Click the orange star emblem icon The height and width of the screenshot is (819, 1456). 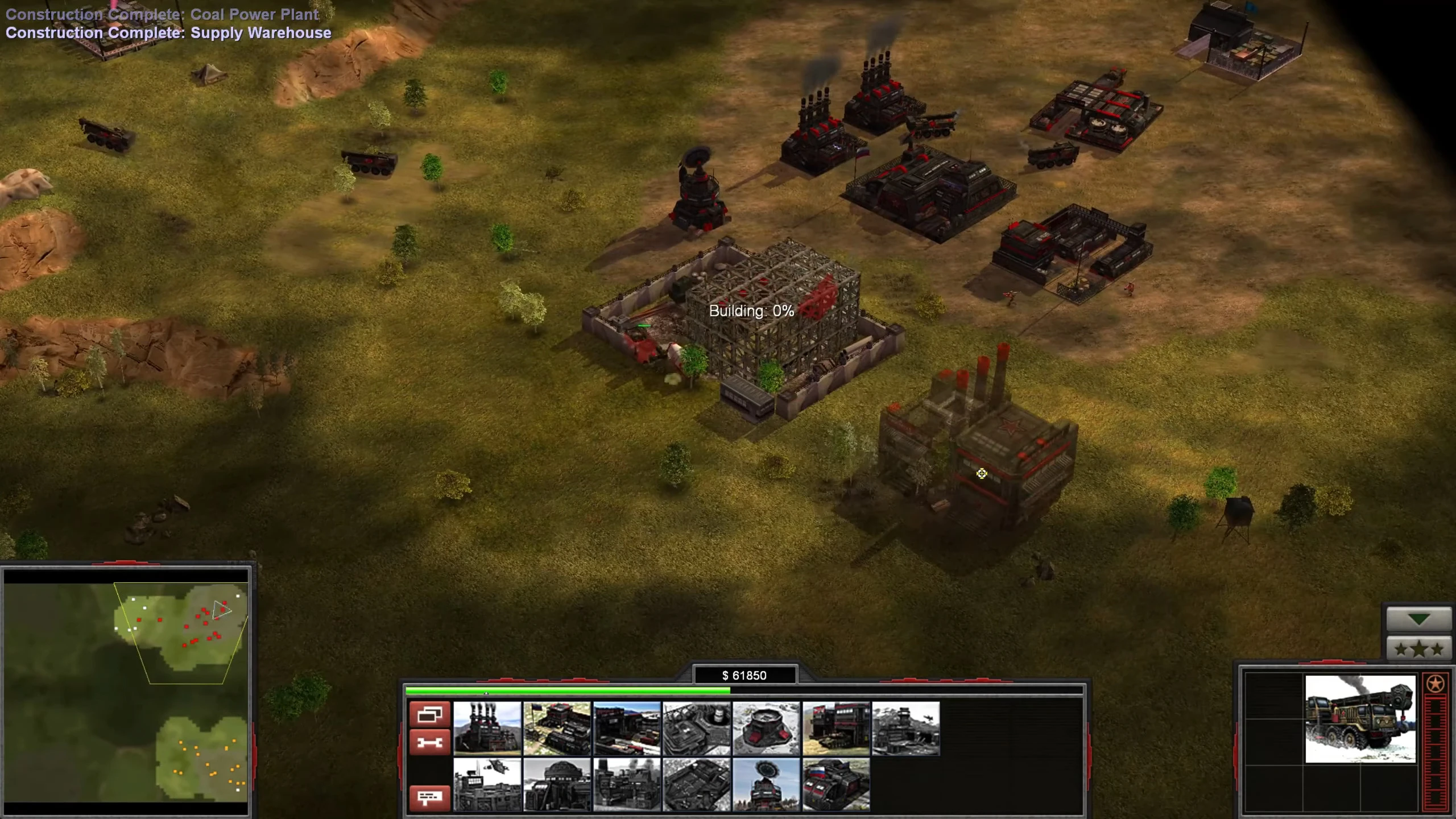pyautogui.click(x=1435, y=684)
